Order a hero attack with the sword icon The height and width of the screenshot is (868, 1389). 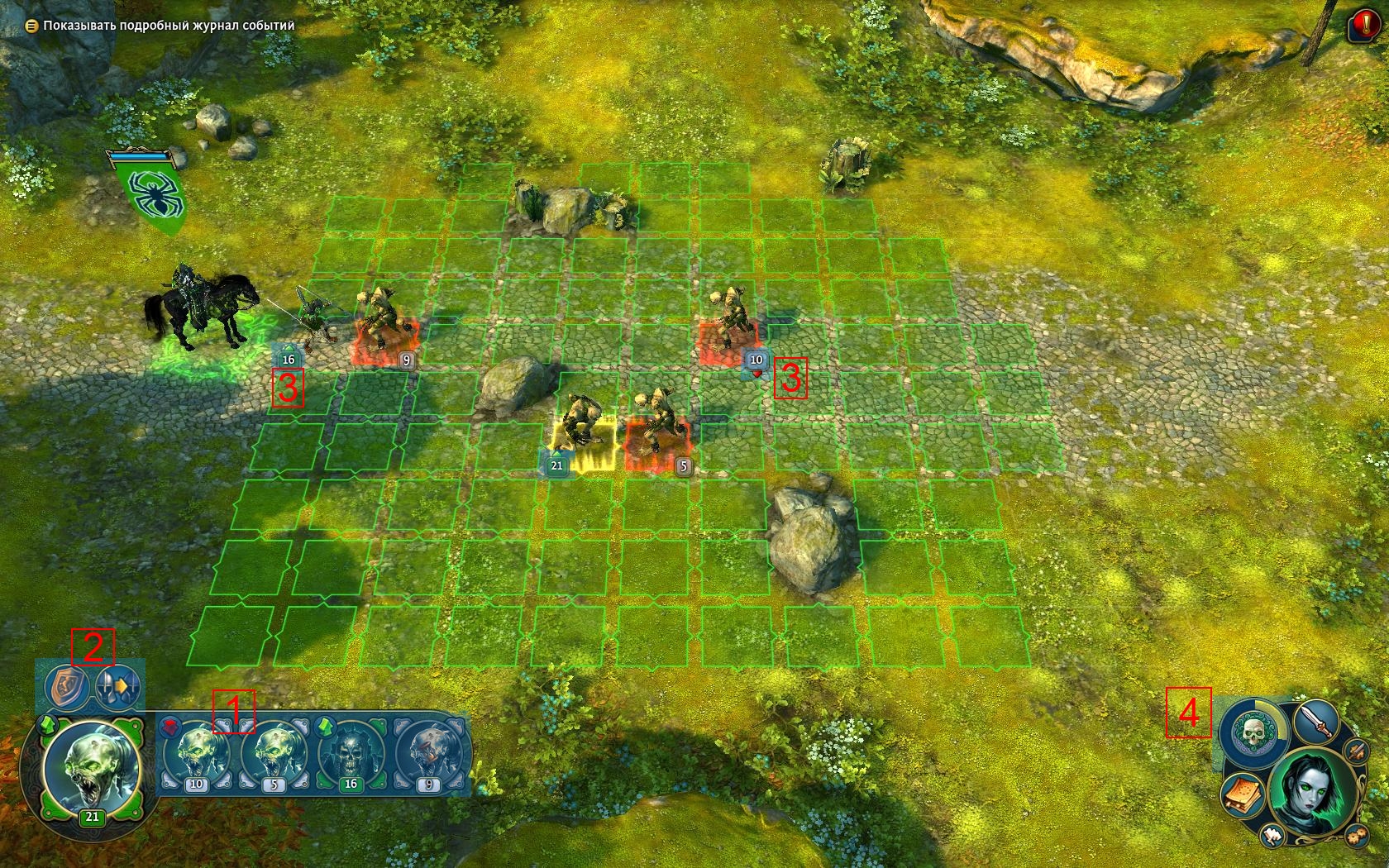1315,721
